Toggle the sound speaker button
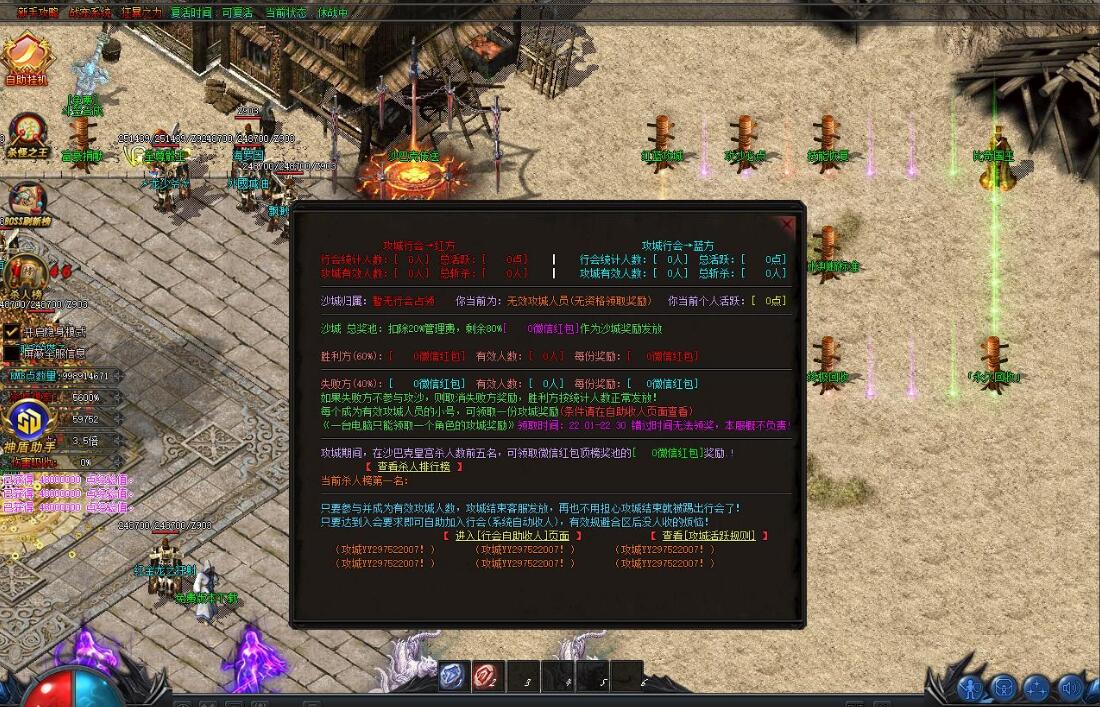The height and width of the screenshot is (707, 1100). 1071,688
